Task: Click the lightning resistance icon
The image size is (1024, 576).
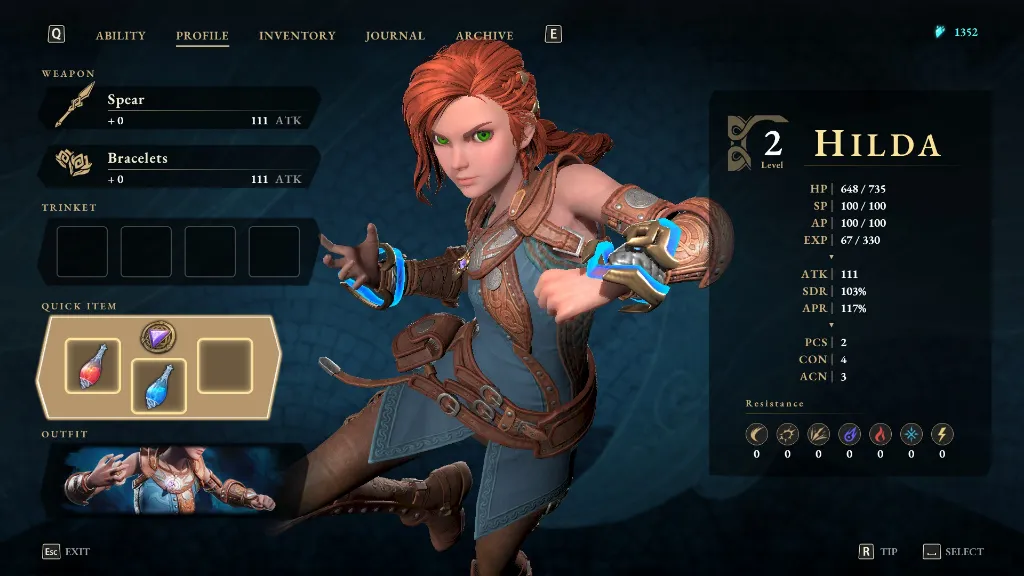Action: 942,435
